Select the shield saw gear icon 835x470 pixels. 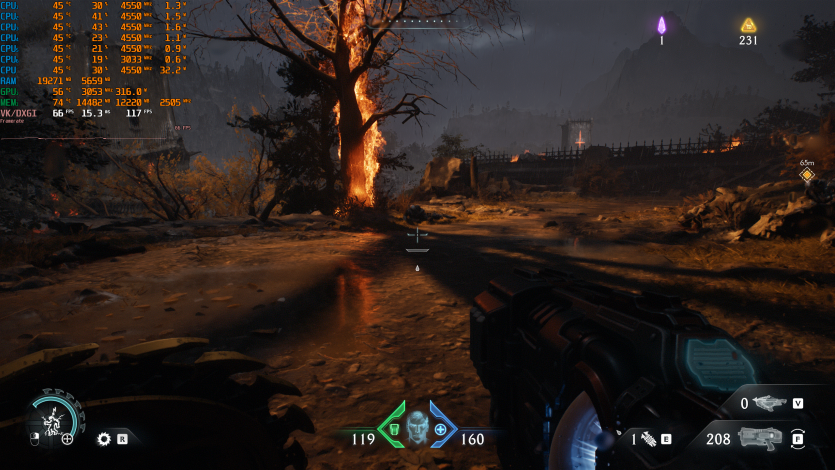click(x=103, y=438)
